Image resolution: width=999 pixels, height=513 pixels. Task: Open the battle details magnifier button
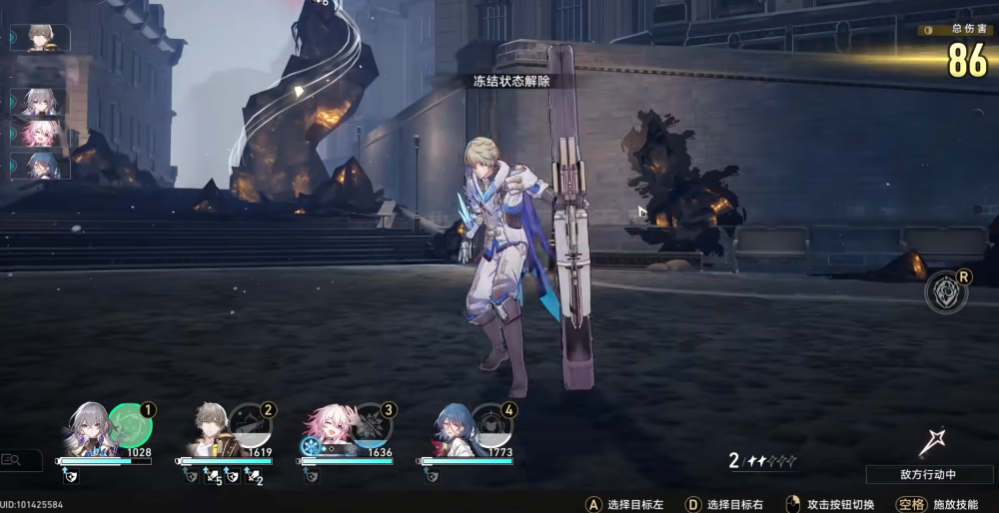pyautogui.click(x=20, y=460)
